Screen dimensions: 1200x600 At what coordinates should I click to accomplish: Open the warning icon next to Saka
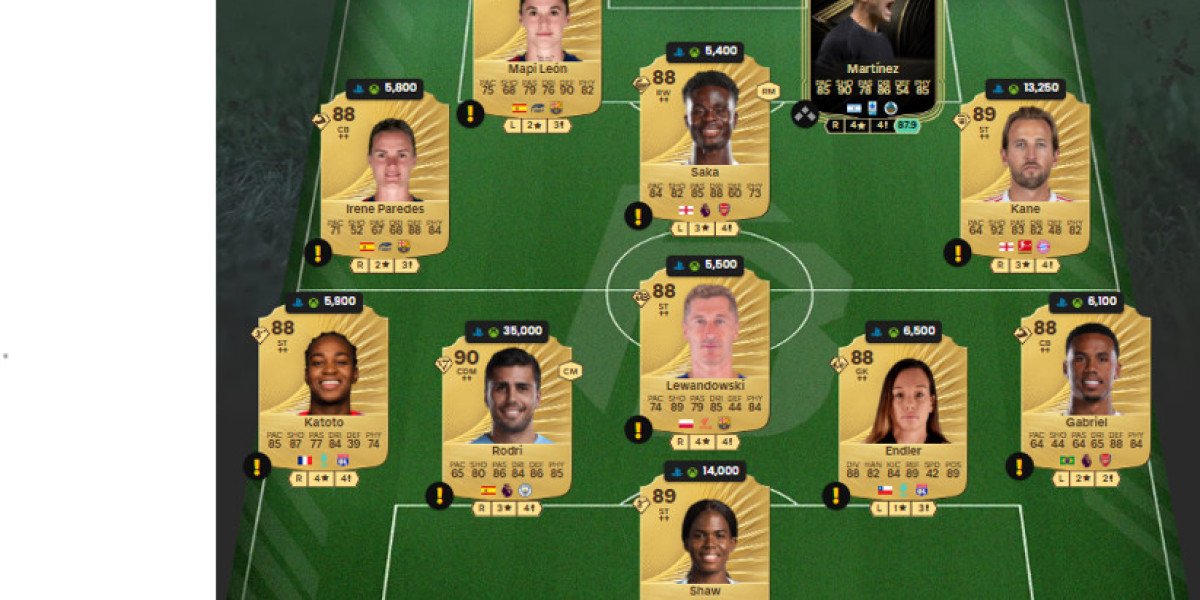pyautogui.click(x=638, y=215)
